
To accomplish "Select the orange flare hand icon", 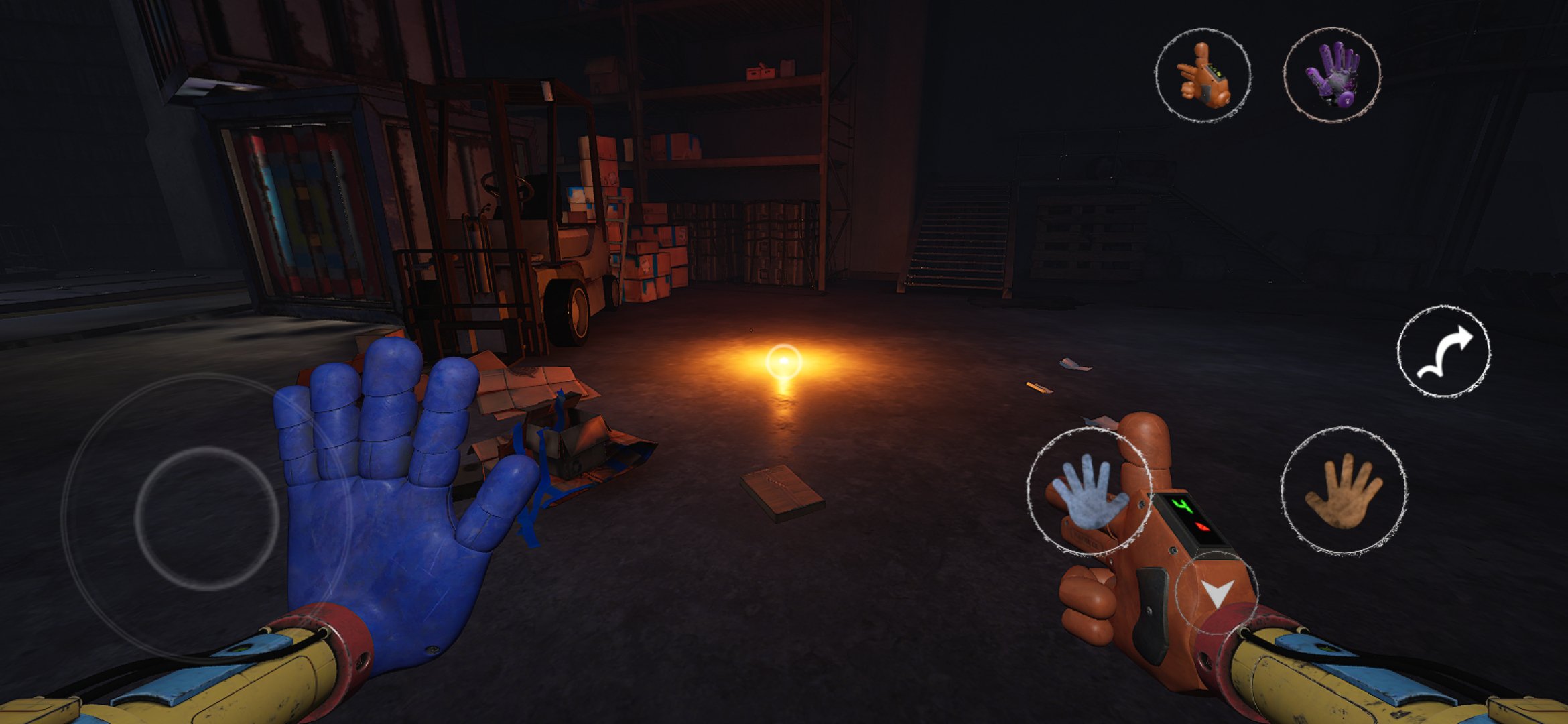I will coord(1203,75).
